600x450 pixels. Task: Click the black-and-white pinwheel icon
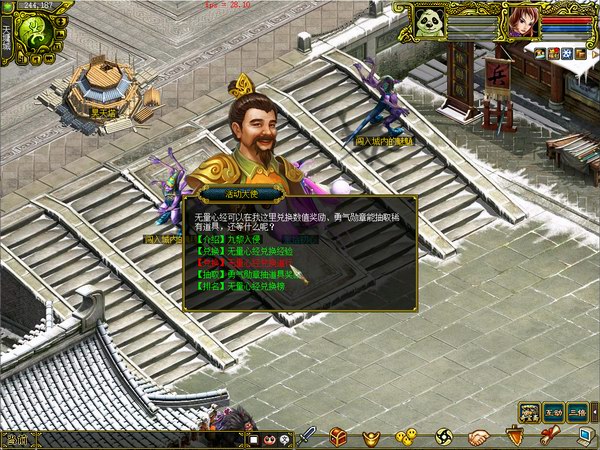click(444, 436)
